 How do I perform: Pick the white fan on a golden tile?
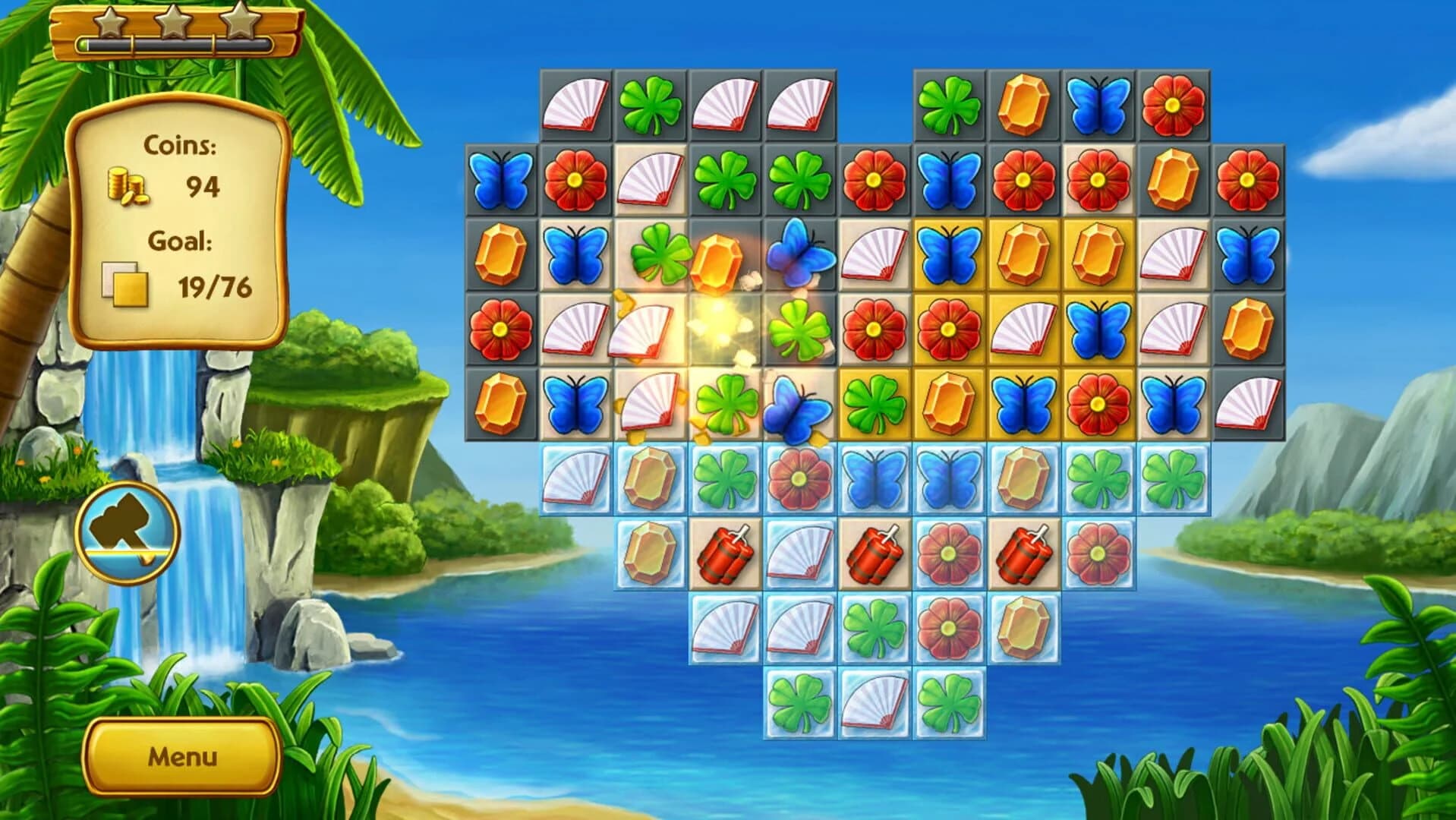[x=1023, y=330]
